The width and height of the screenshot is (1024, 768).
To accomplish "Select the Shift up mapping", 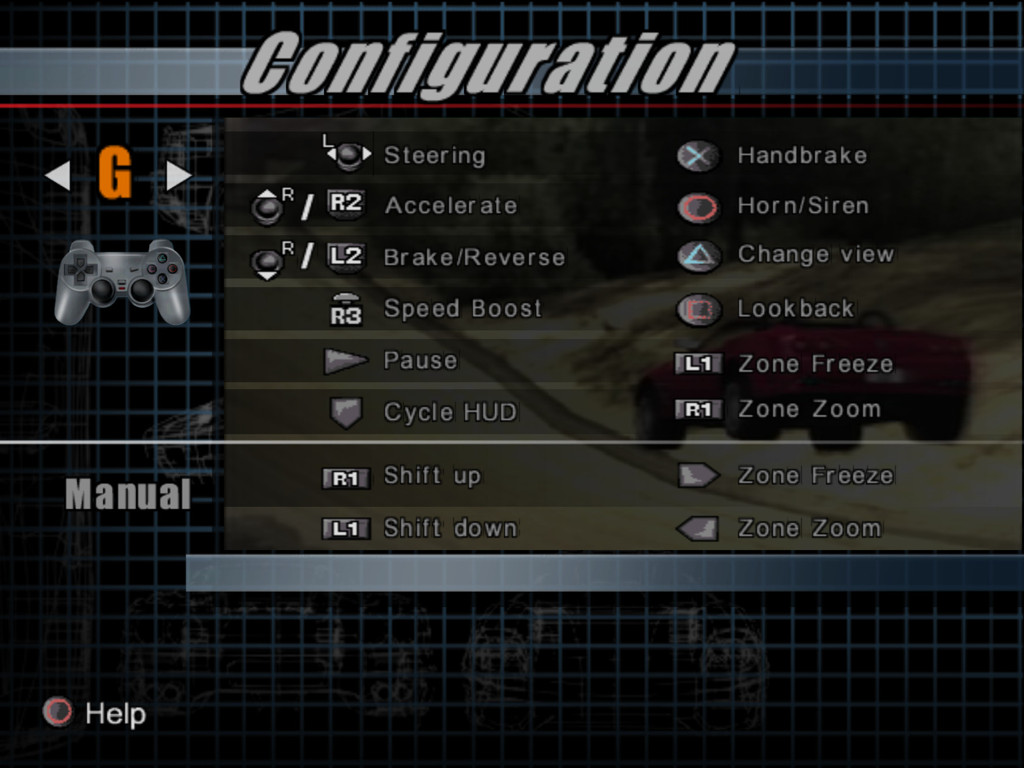I will click(432, 476).
